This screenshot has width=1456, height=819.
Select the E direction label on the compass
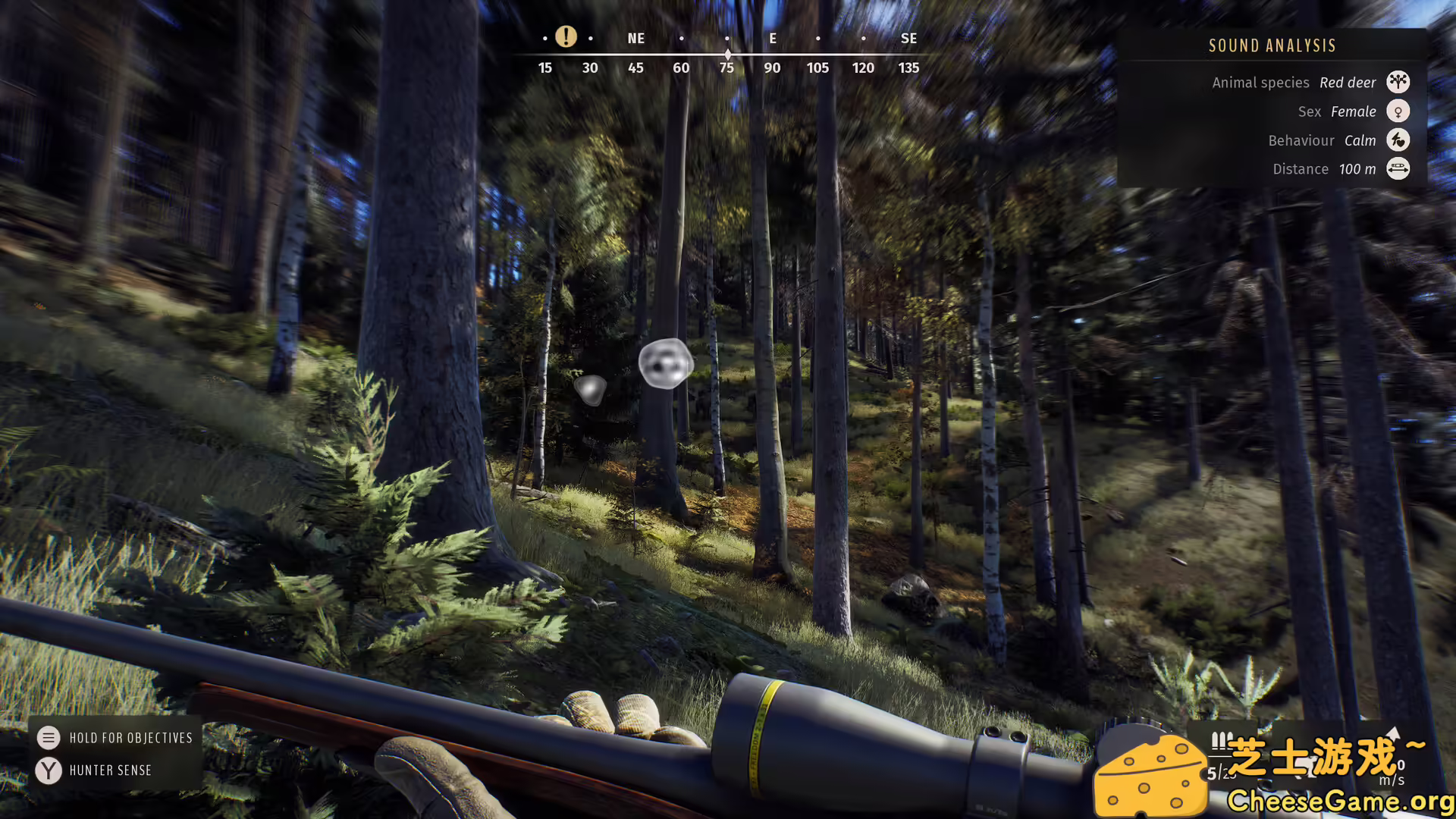click(772, 38)
